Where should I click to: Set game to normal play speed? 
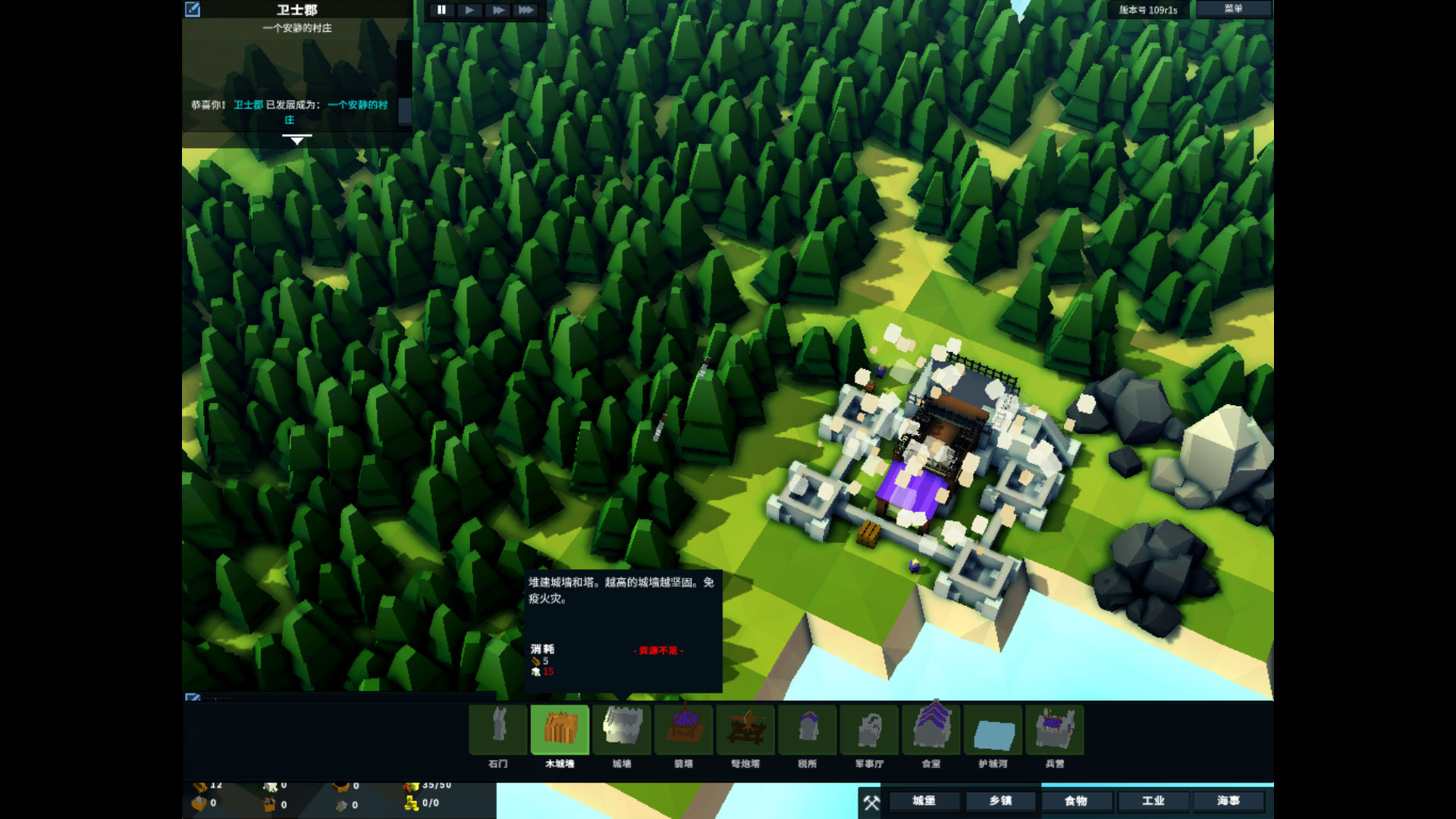469,10
